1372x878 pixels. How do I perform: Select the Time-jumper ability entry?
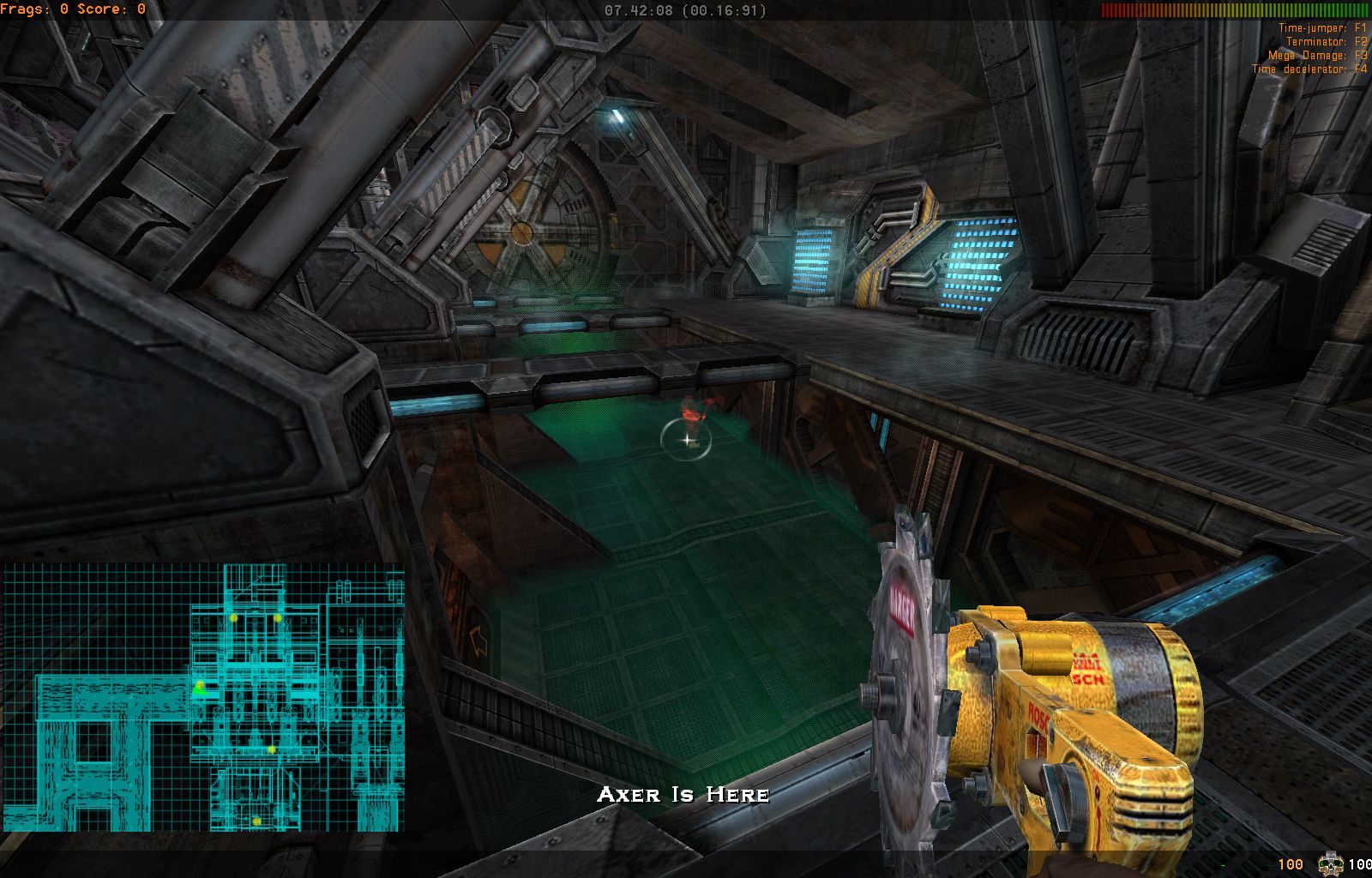[1321, 28]
